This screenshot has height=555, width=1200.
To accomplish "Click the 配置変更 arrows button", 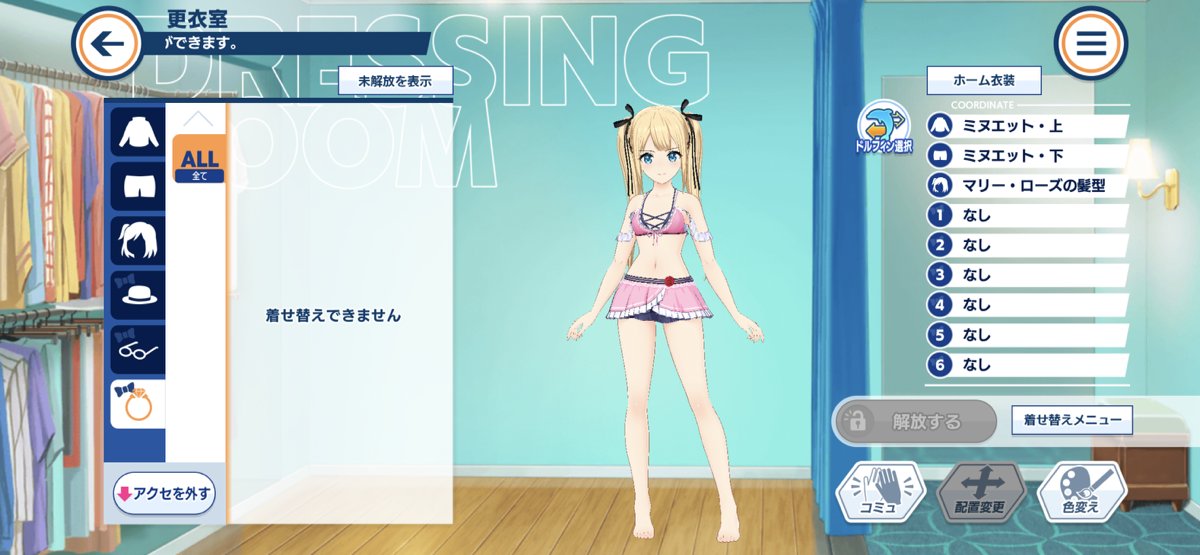I will (x=981, y=493).
